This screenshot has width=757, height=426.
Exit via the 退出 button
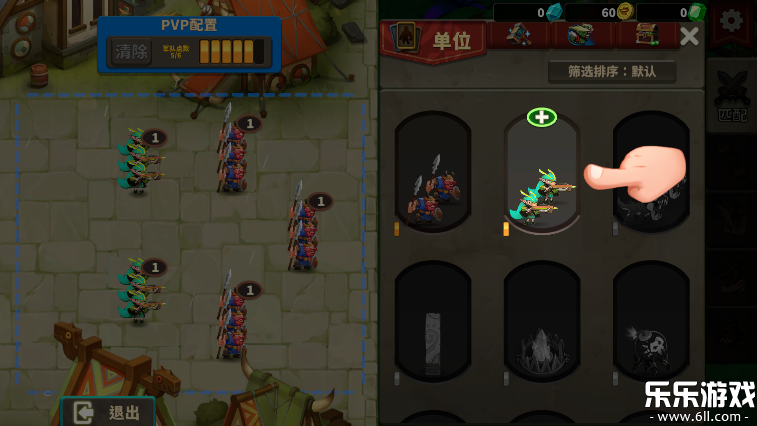pos(108,412)
